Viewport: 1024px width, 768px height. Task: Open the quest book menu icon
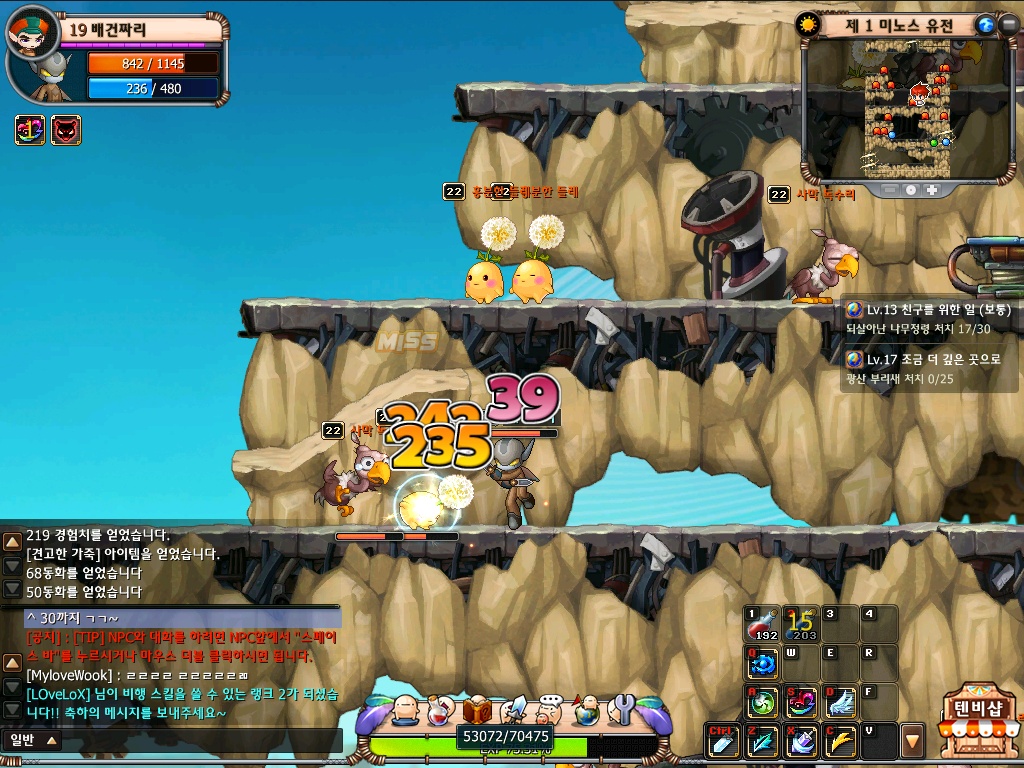(477, 711)
